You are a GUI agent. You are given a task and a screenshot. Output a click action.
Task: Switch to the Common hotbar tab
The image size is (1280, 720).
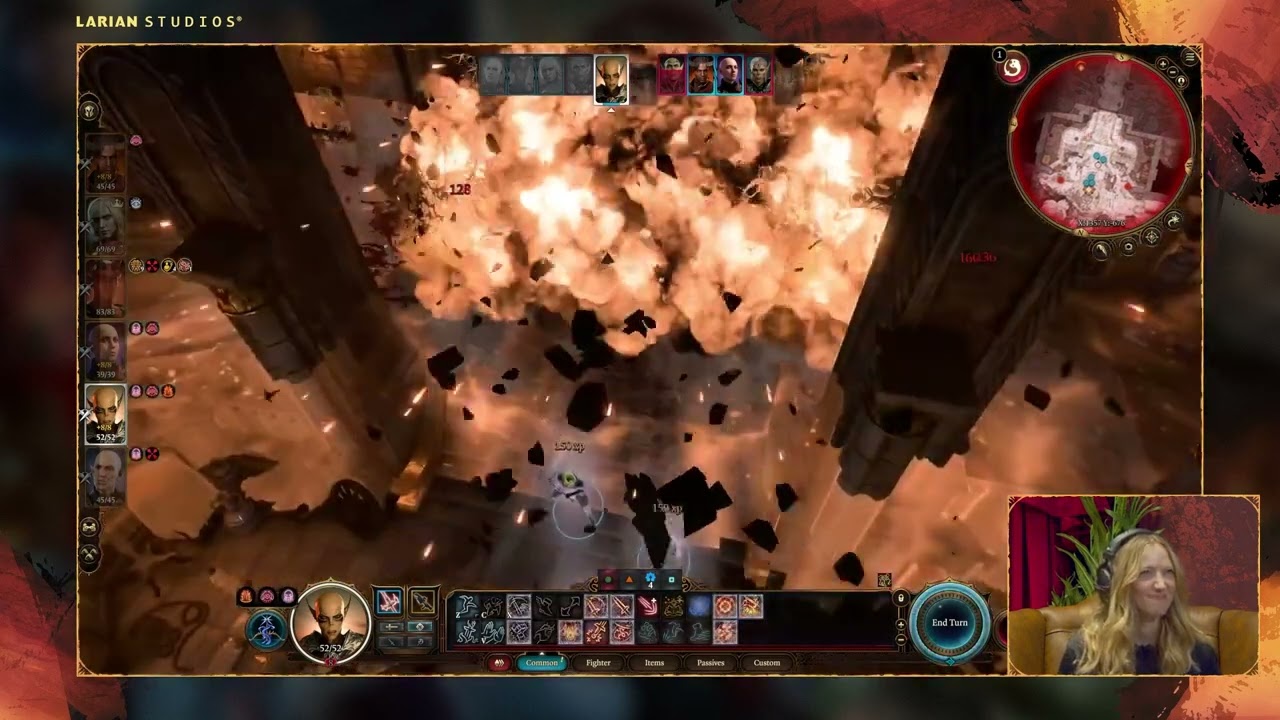point(541,662)
